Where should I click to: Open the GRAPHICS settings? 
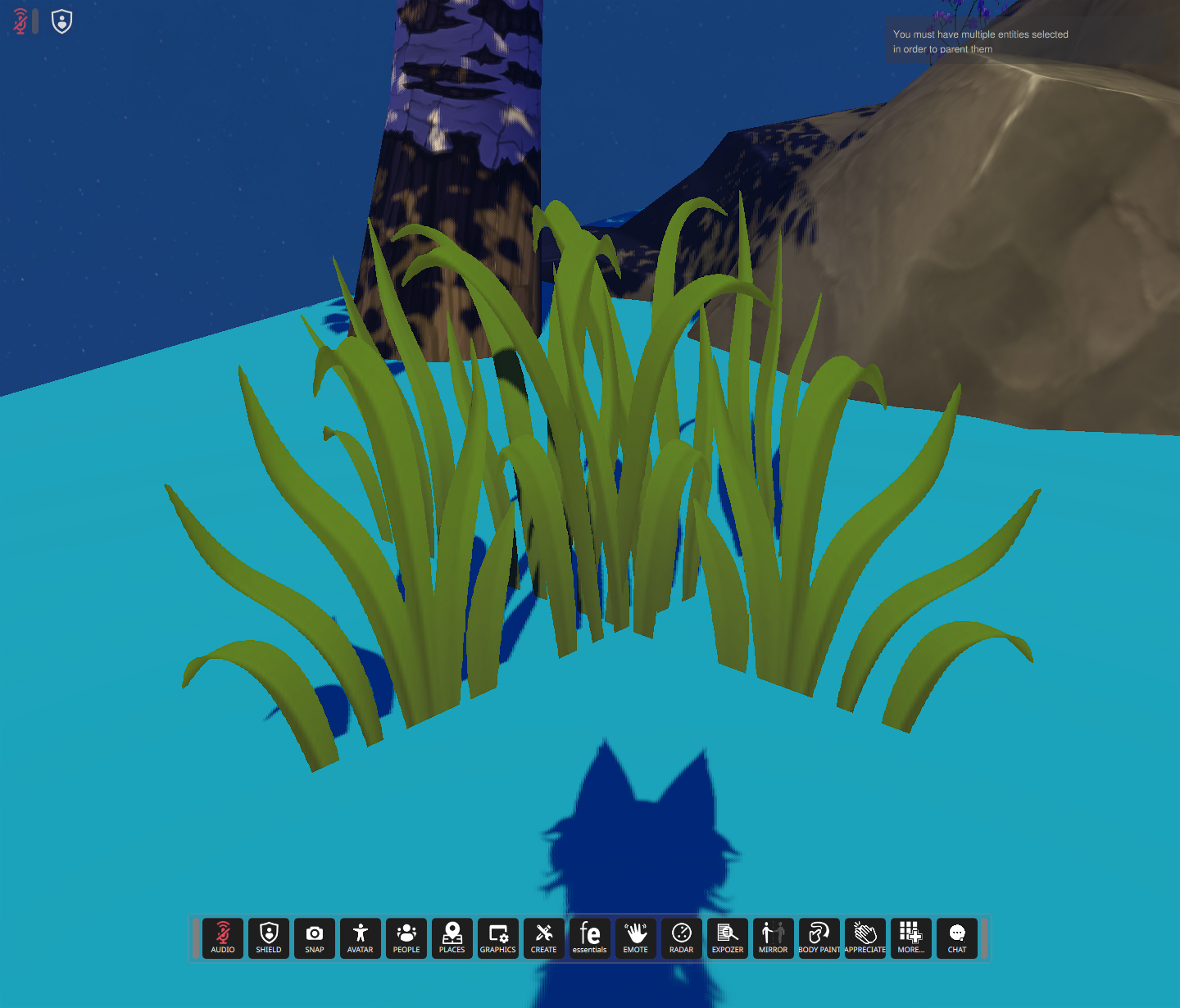(x=497, y=938)
